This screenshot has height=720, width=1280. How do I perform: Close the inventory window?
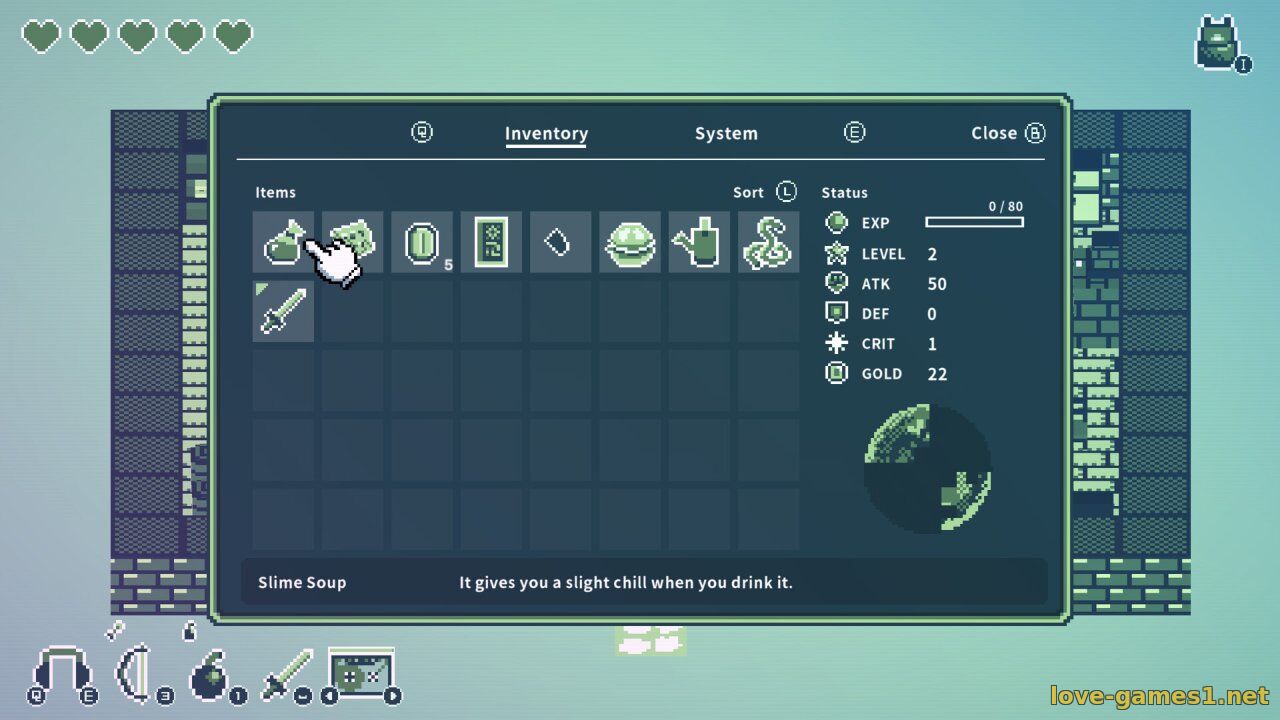point(1006,133)
